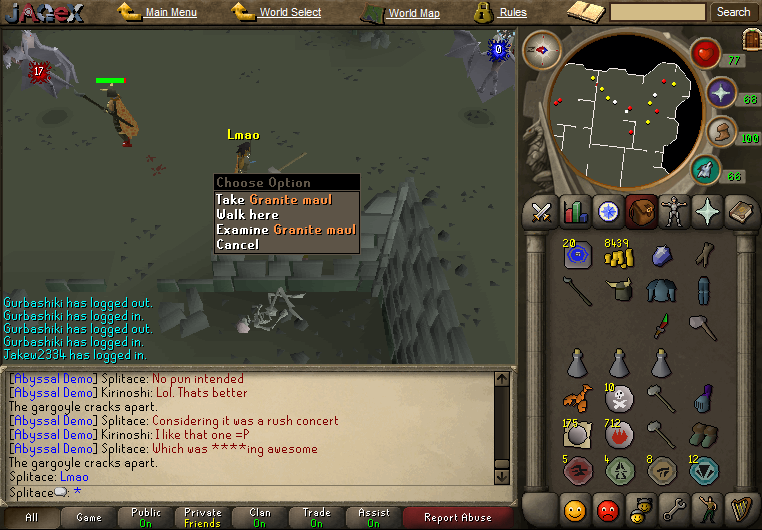
Task: Open the World Select link
Action: tap(289, 13)
